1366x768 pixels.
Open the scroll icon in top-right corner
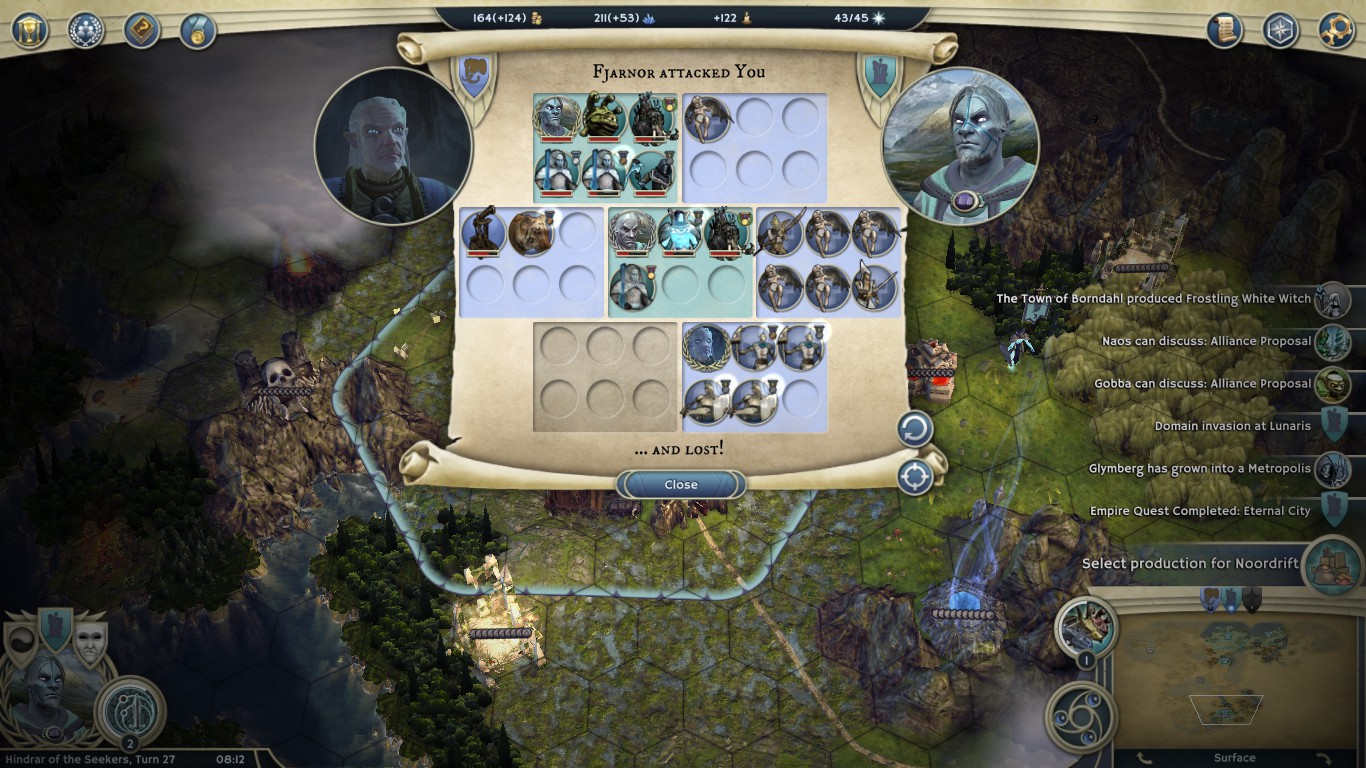click(1223, 30)
